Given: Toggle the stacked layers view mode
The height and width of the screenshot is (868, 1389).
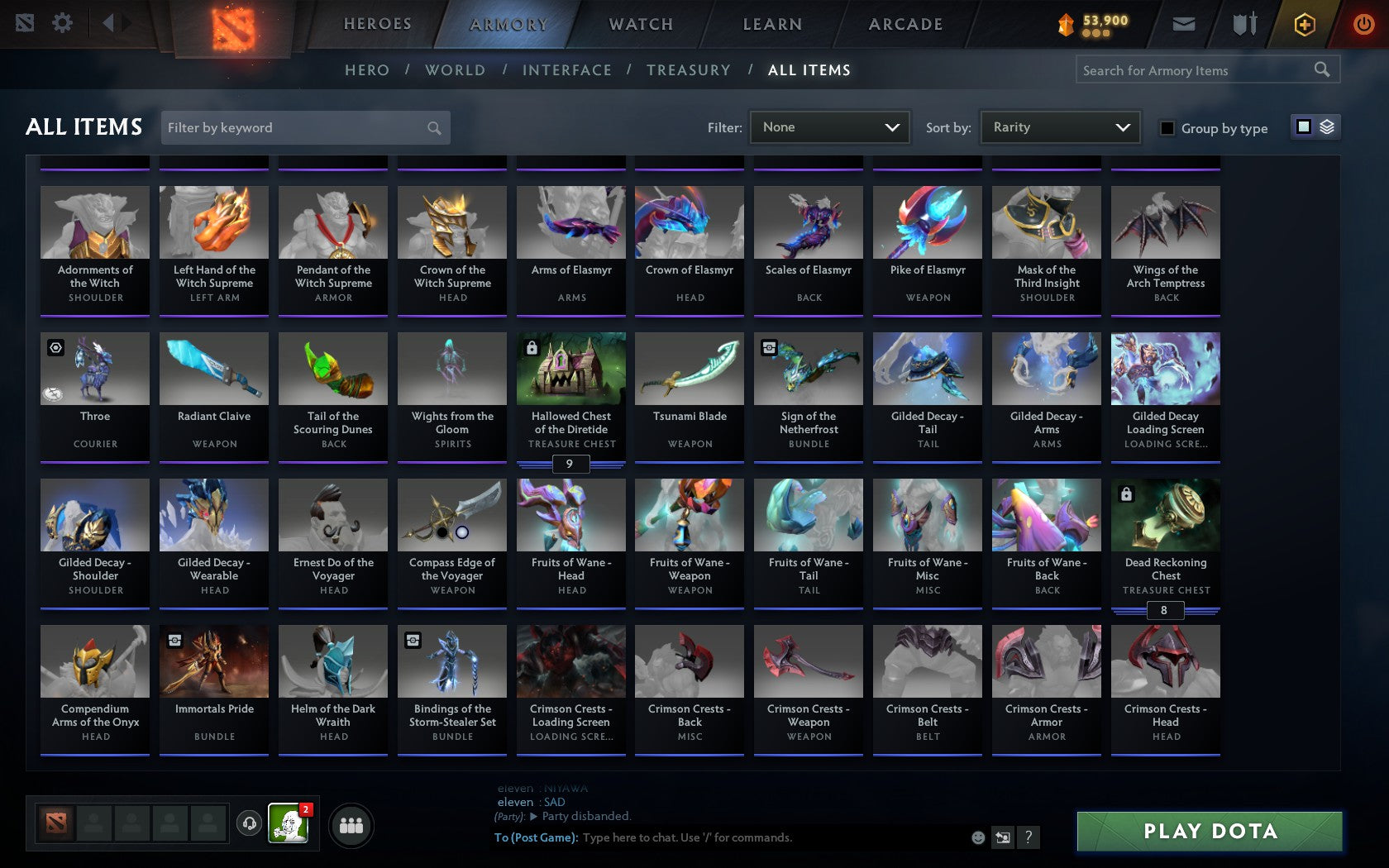Looking at the screenshot, I should click(x=1327, y=127).
